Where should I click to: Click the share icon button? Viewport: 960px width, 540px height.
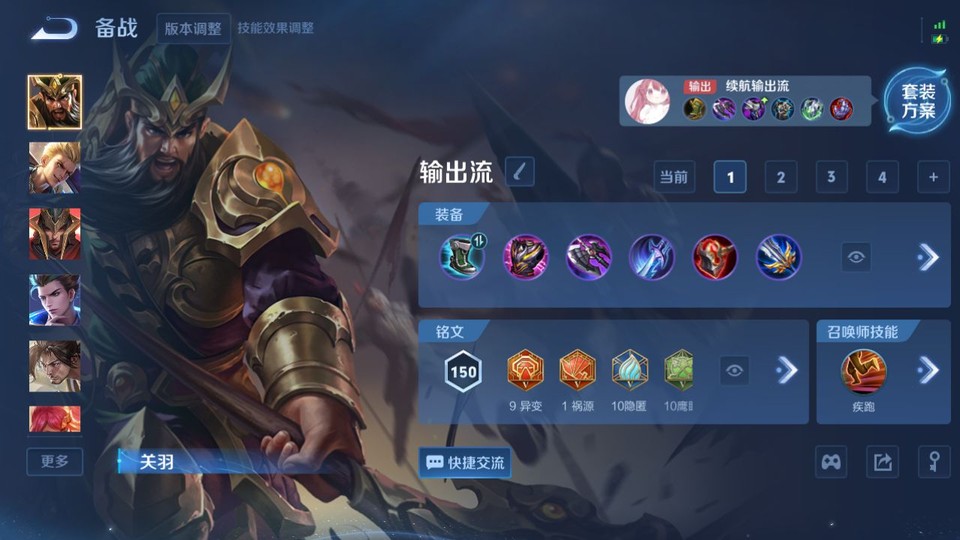tap(882, 462)
